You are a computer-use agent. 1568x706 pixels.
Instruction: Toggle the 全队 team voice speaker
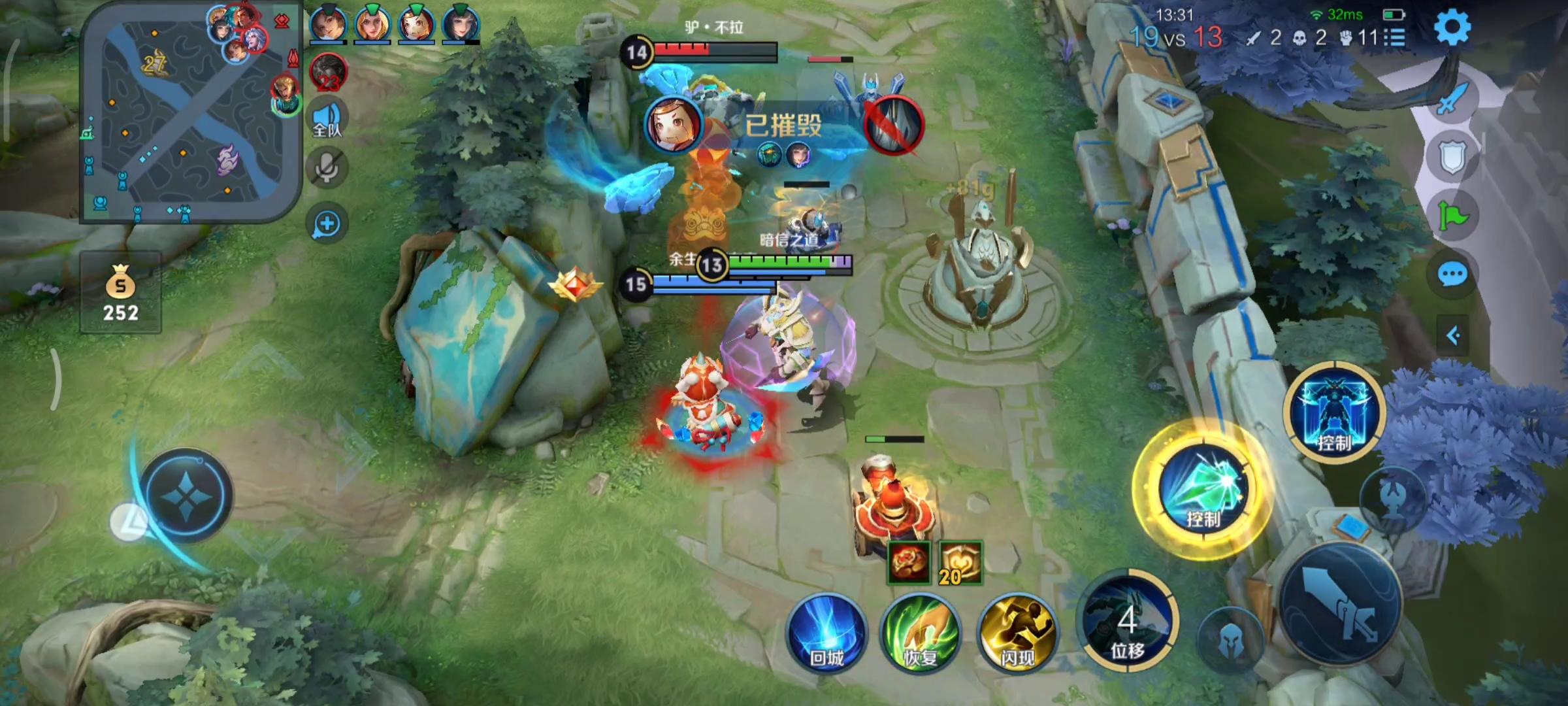click(327, 118)
